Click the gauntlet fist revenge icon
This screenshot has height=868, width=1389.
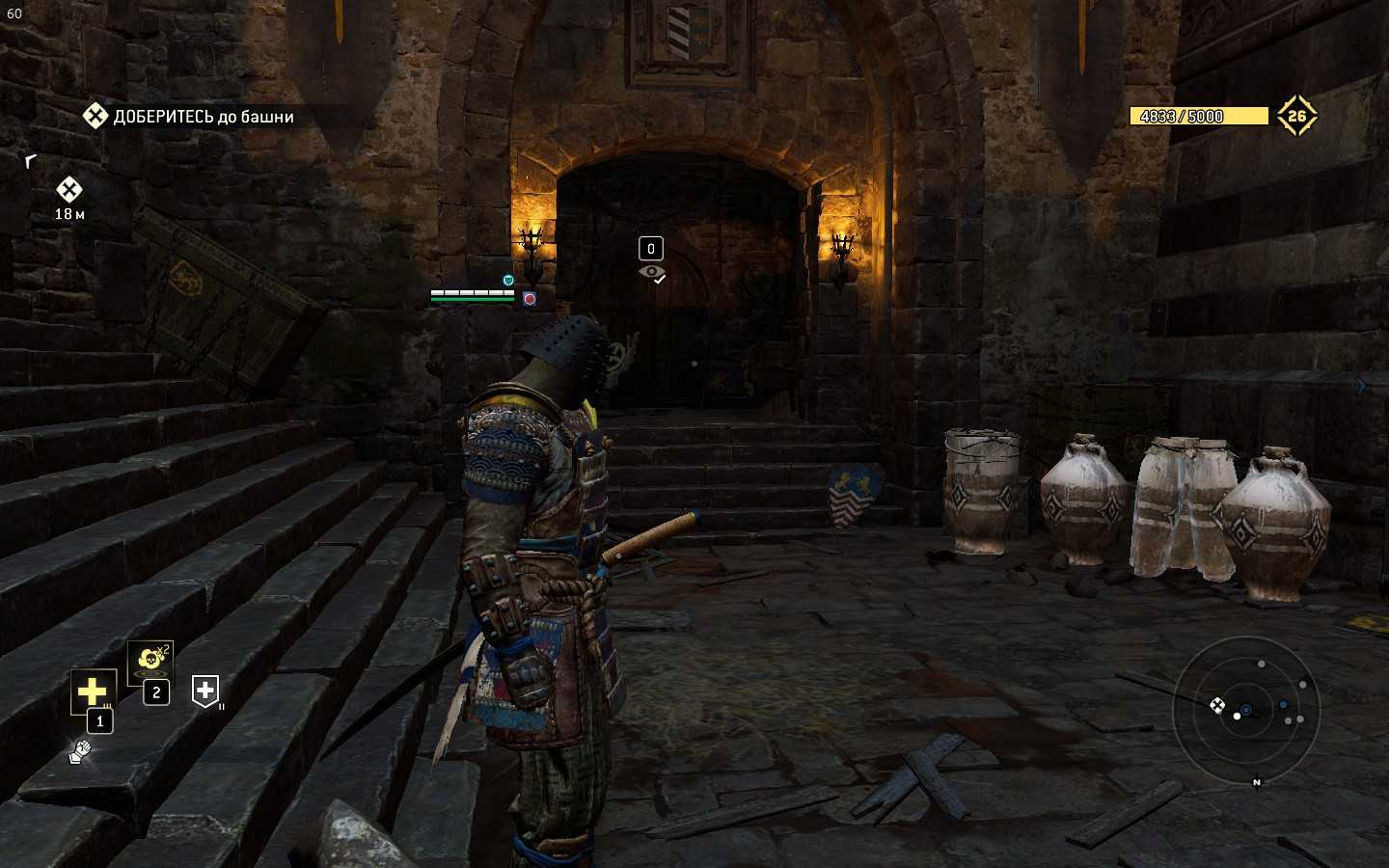click(x=80, y=750)
